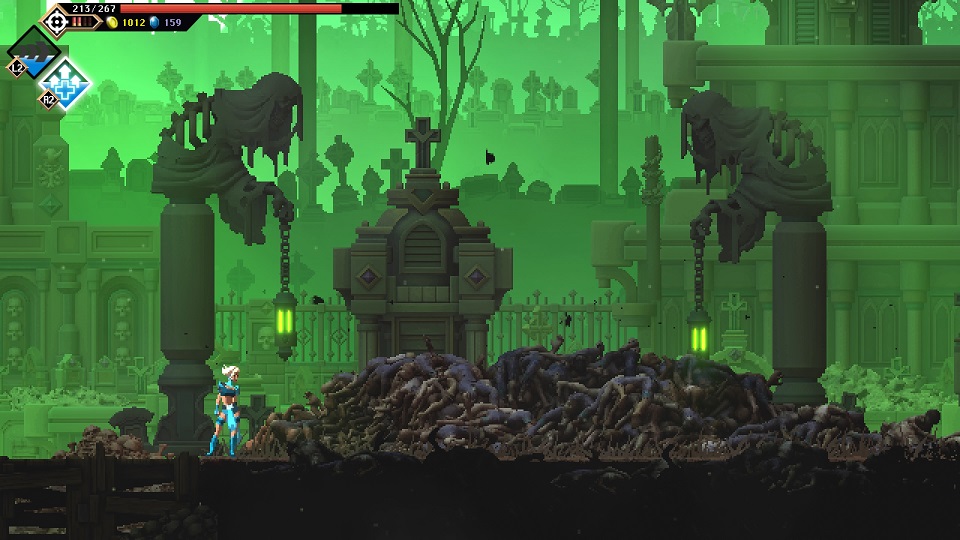Viewport: 960px width, 540px height.
Task: Activate the triple-arrow dash ability icon
Action: pyautogui.click(x=34, y=53)
